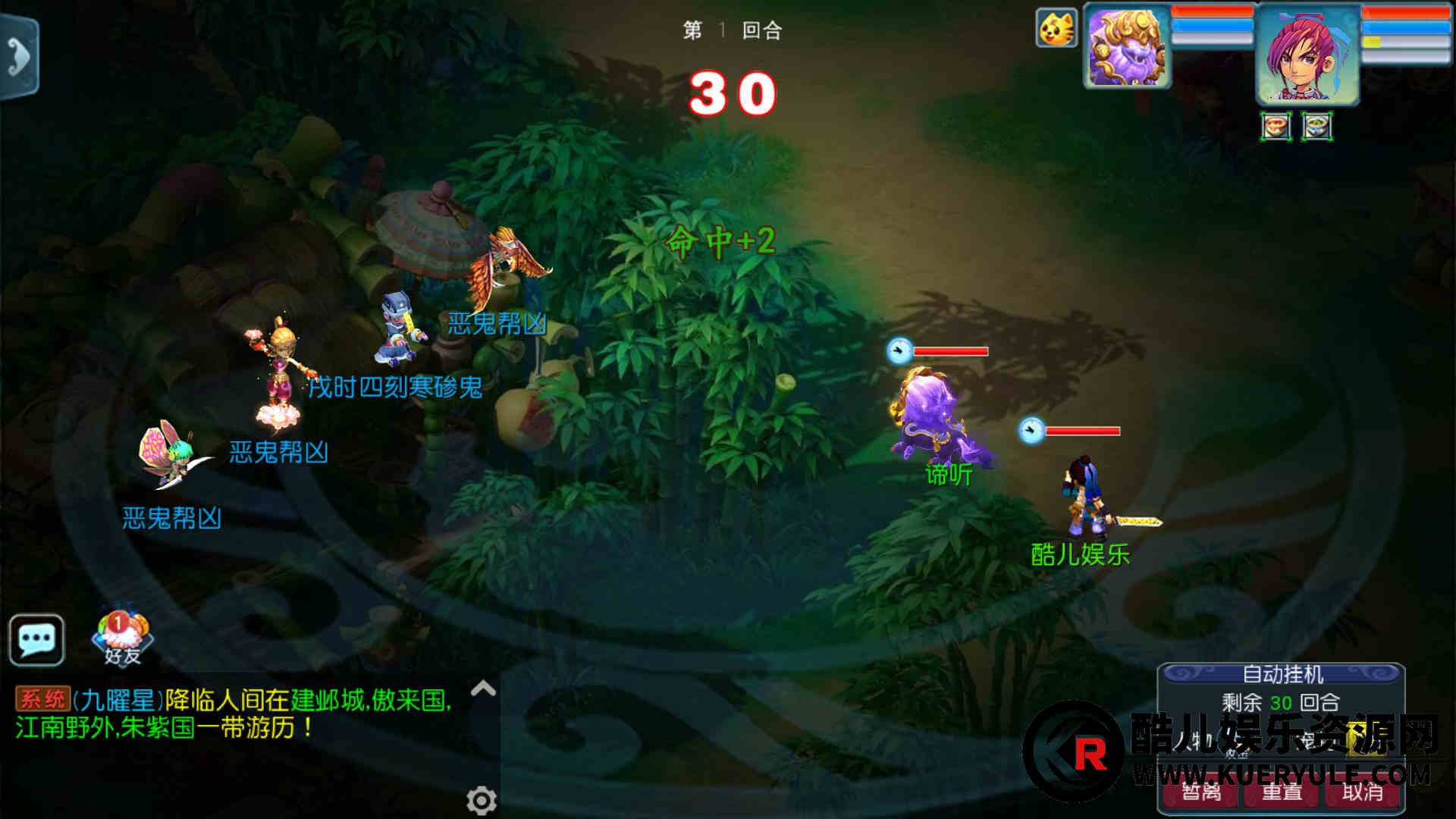Choose 暂离 in the auto-battle panel
The width and height of the screenshot is (1456, 819).
tap(1201, 792)
